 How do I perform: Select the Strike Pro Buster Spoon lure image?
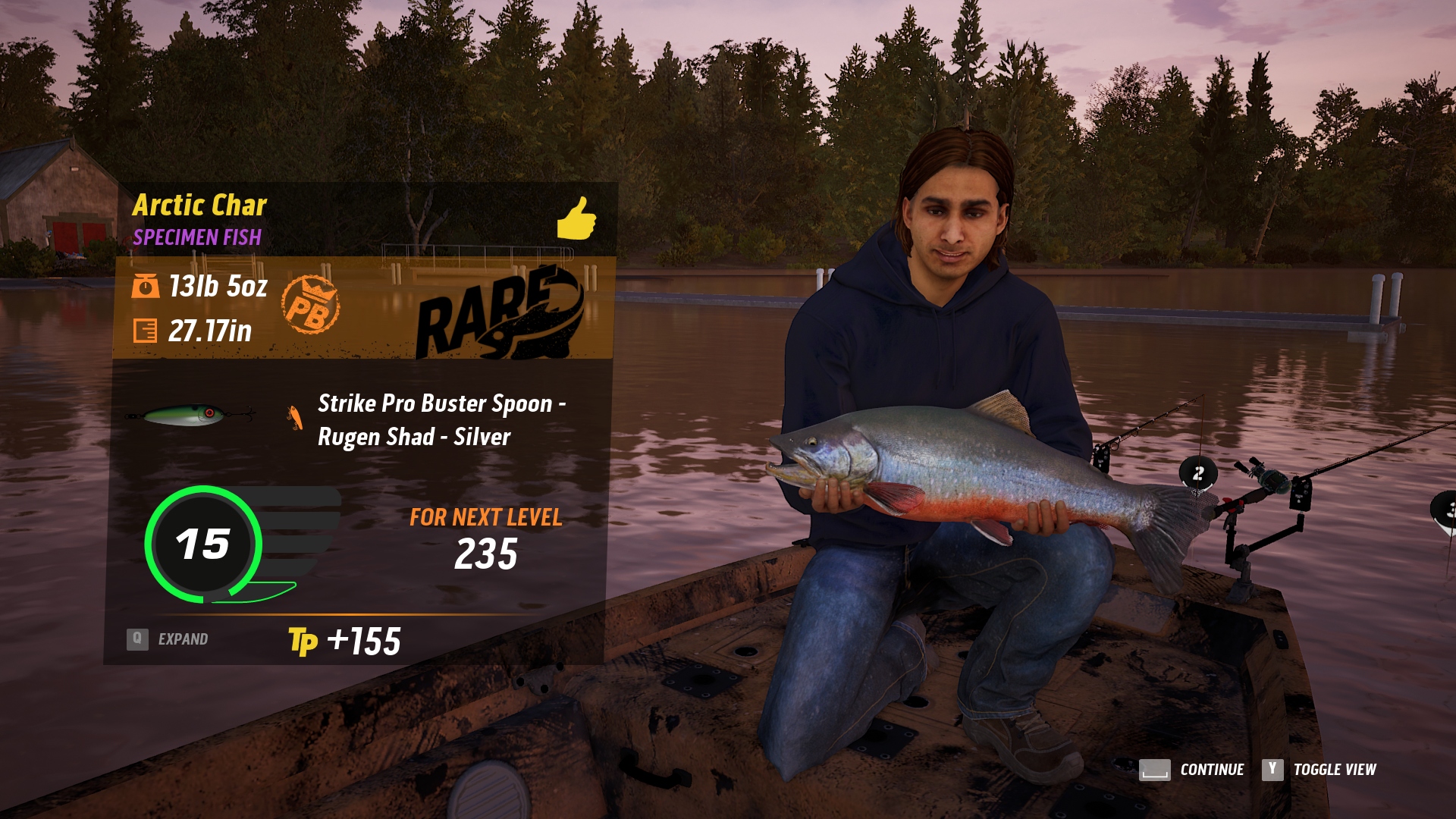click(191, 415)
